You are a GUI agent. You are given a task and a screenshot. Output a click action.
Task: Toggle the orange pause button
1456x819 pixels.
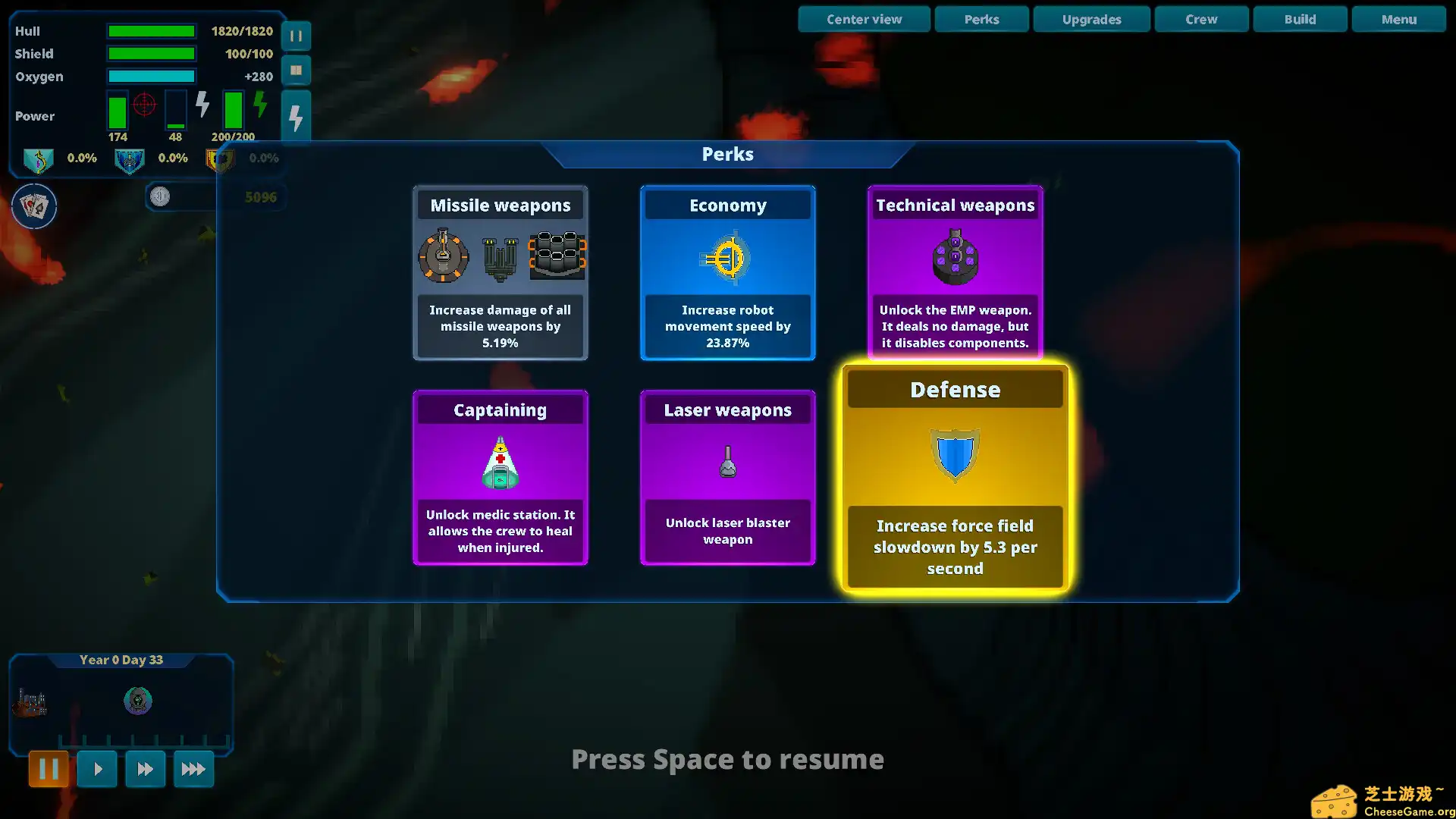[49, 768]
